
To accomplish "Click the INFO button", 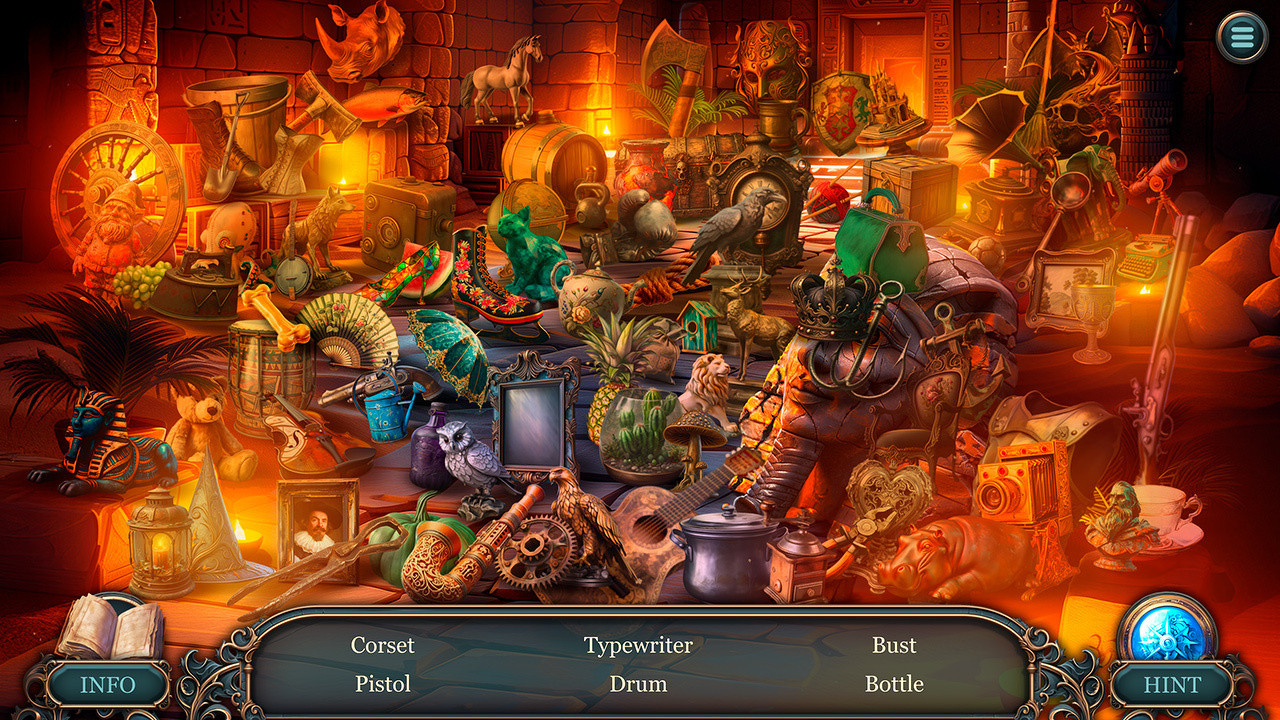I will 107,686.
